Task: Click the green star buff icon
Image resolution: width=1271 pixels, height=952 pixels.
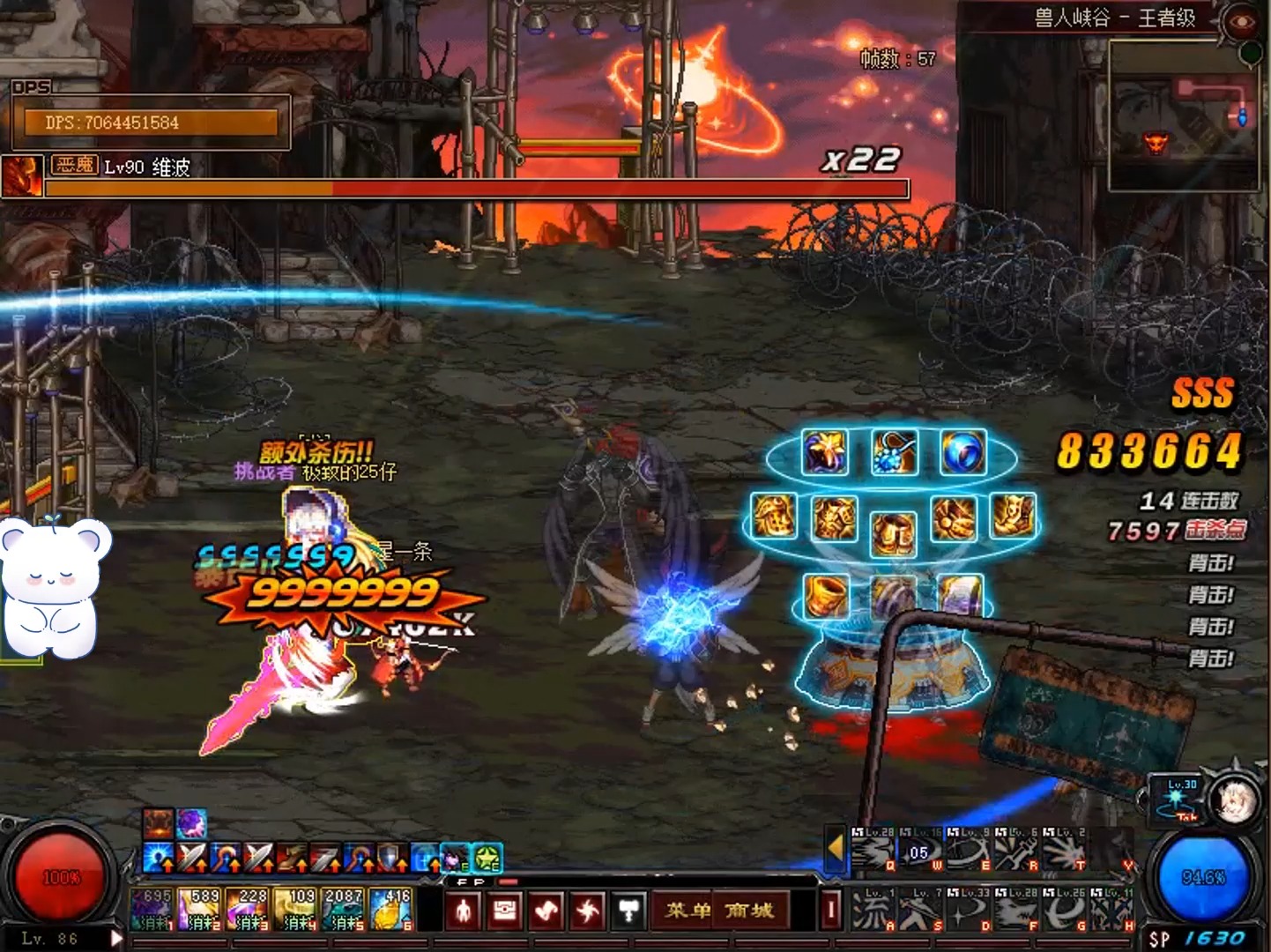Action: pyautogui.click(x=487, y=857)
